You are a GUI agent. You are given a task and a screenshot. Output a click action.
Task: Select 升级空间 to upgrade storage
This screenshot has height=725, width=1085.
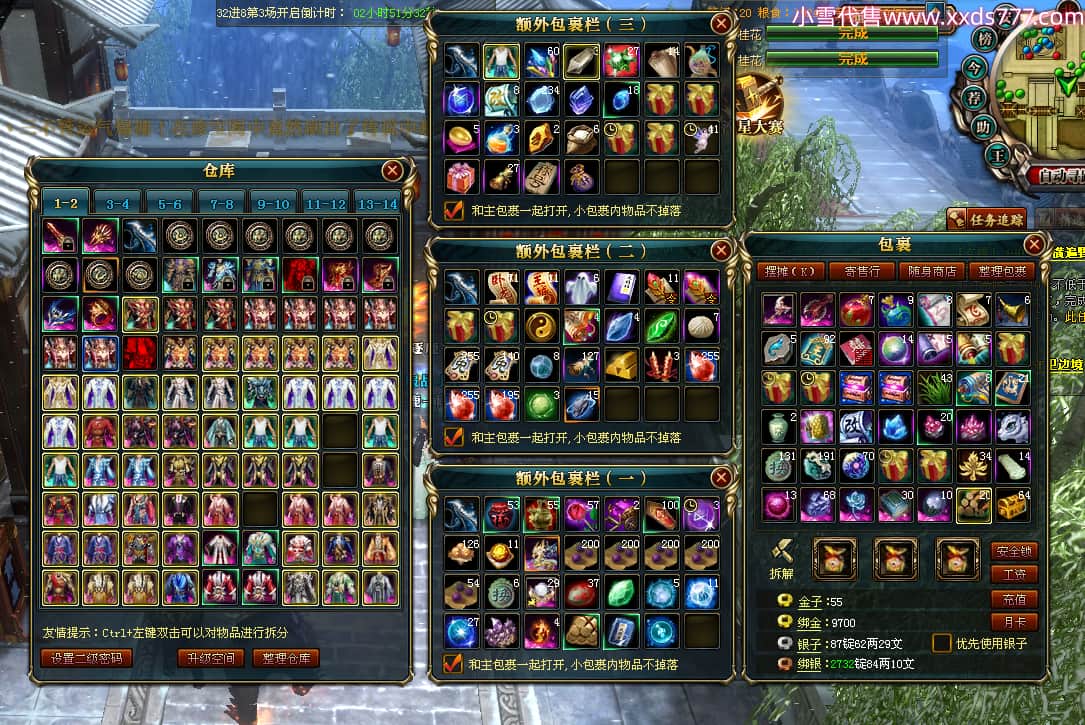coord(211,658)
